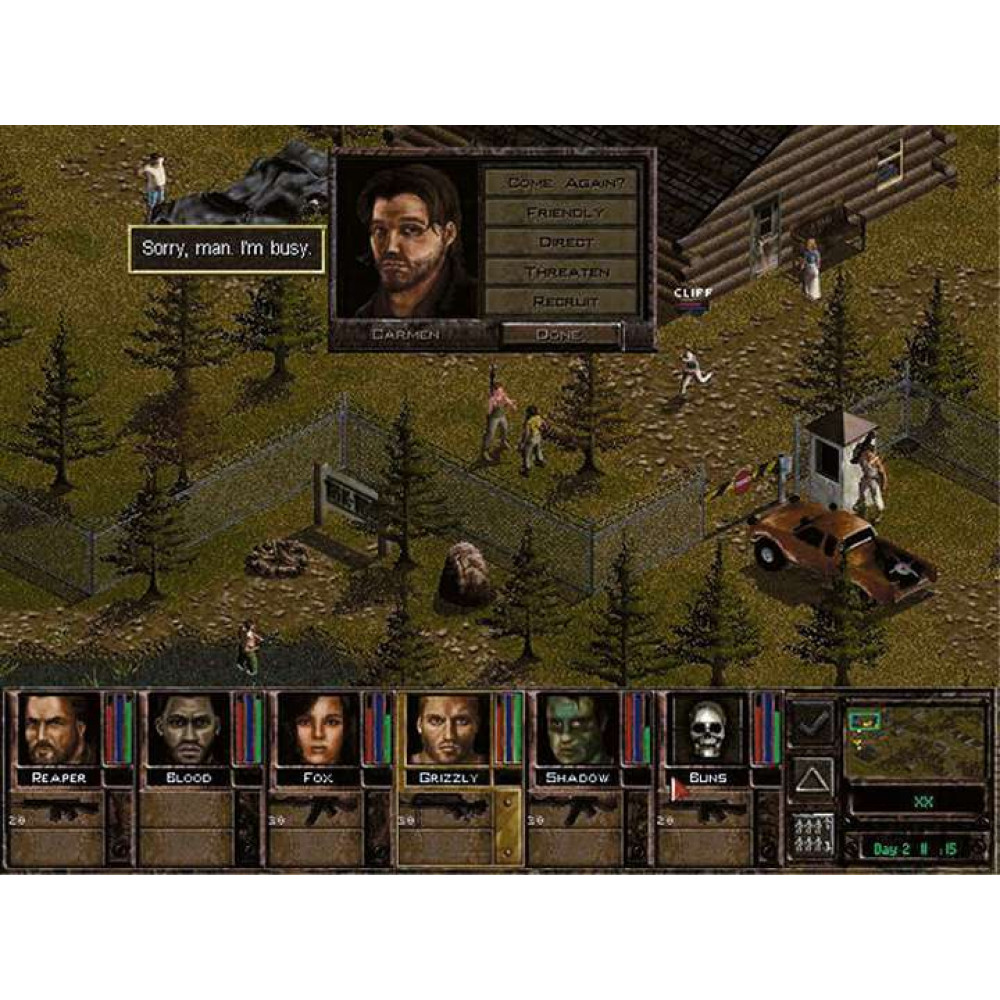Select Shadow's portrait
Viewport: 1000px width, 1000px height.
(x=579, y=730)
